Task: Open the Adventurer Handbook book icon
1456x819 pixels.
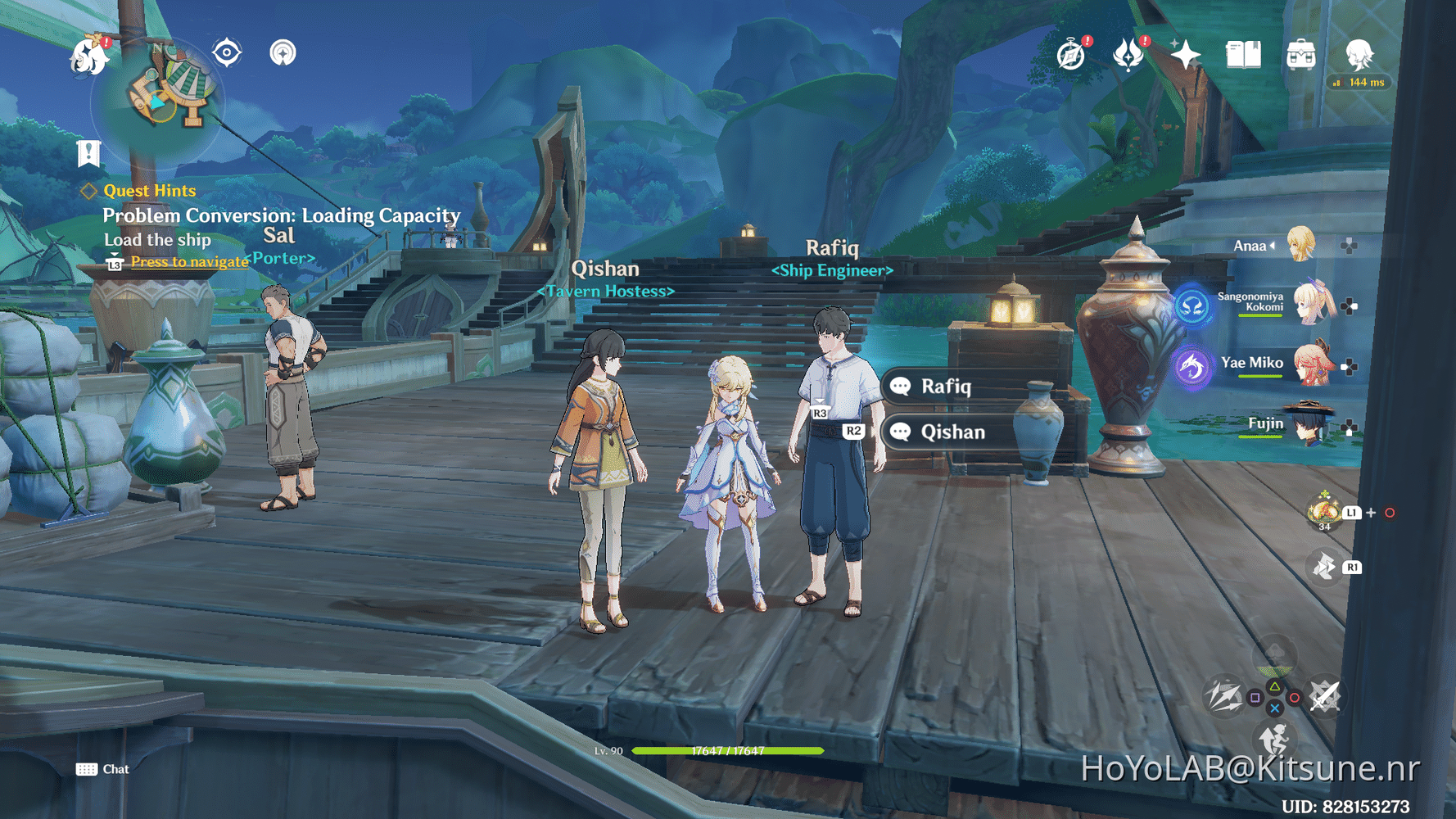Action: click(1243, 55)
